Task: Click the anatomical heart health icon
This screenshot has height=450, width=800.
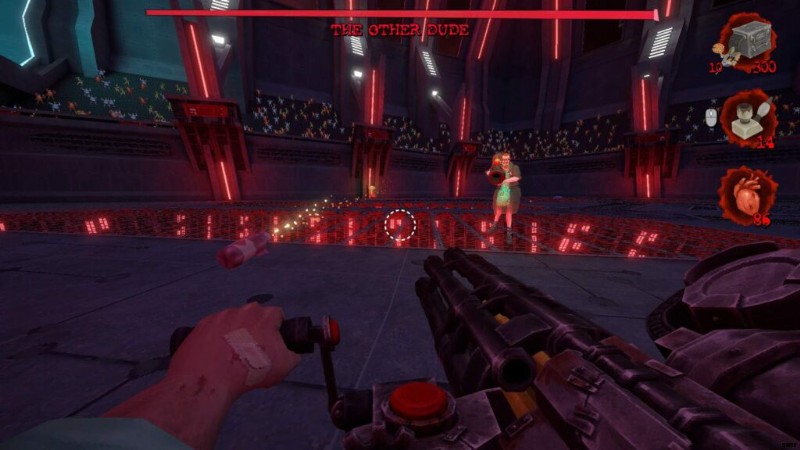Action: coord(746,193)
